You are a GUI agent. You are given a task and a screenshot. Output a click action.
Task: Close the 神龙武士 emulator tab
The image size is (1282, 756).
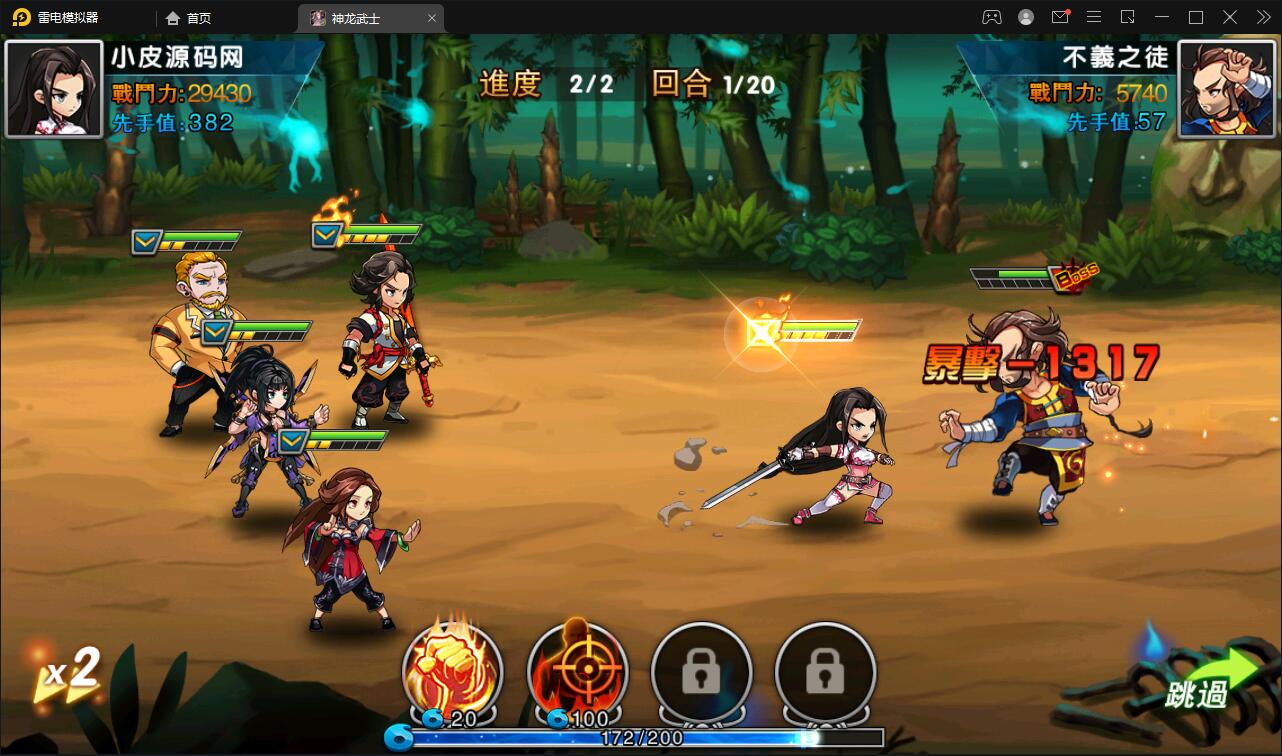click(432, 18)
